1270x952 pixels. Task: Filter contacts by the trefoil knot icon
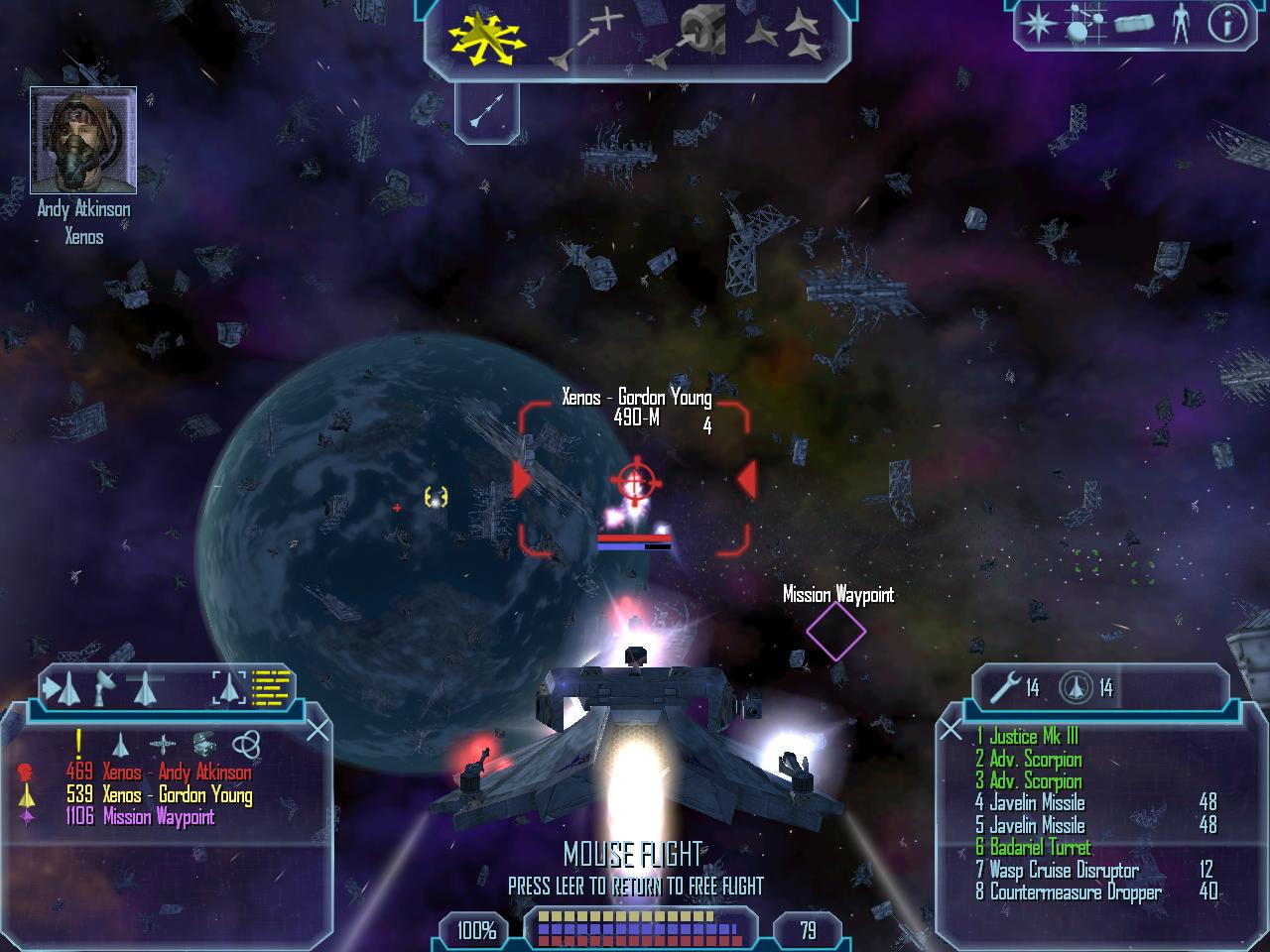tap(245, 744)
